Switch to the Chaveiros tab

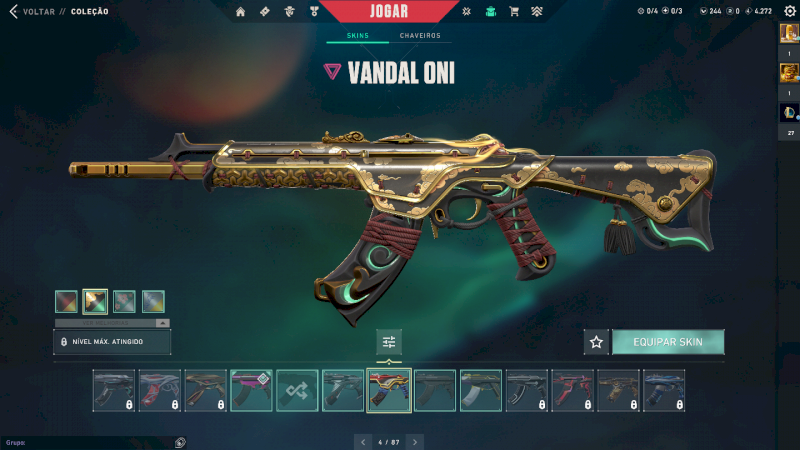tap(420, 36)
